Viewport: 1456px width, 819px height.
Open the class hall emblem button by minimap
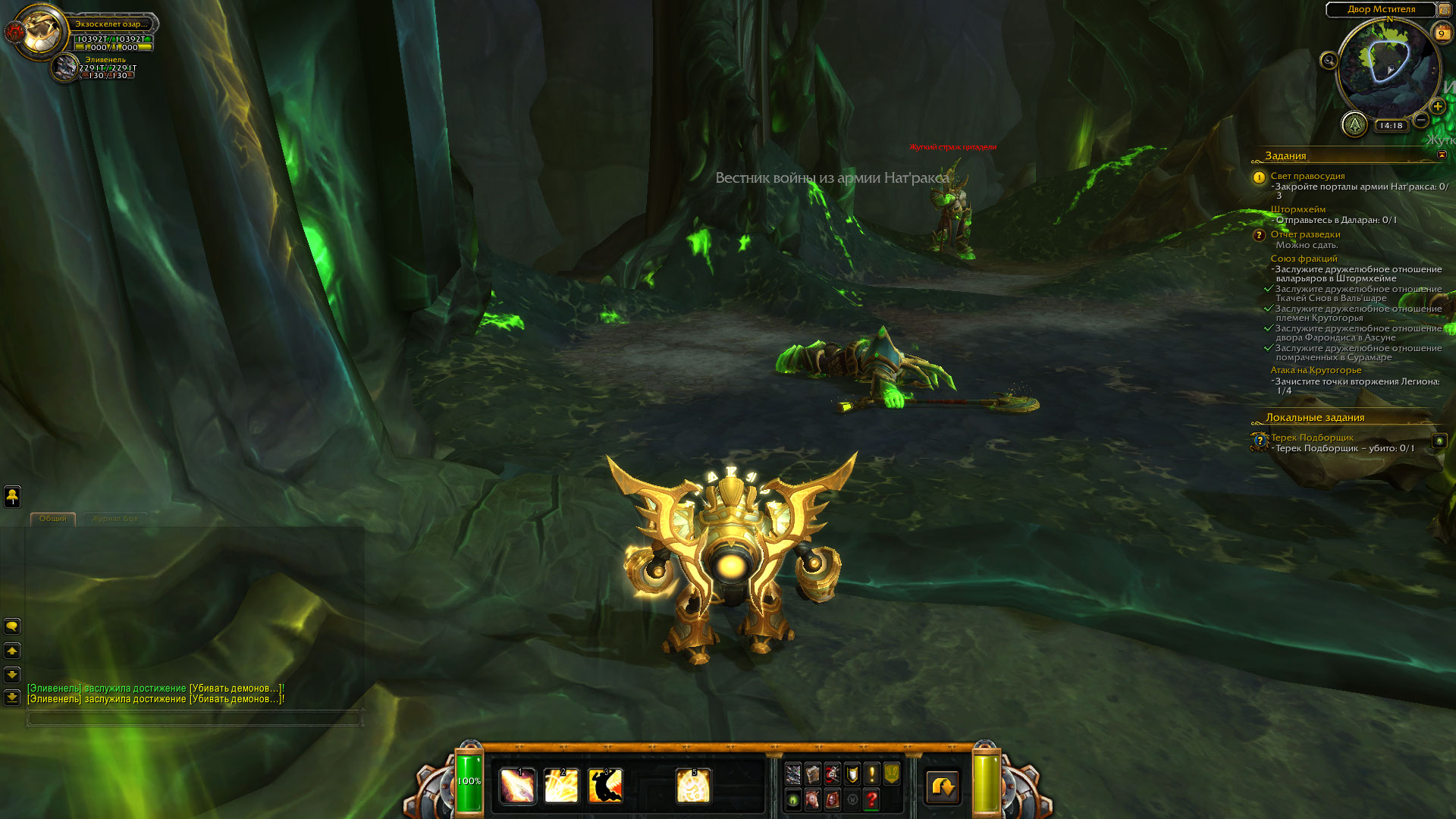[1354, 124]
